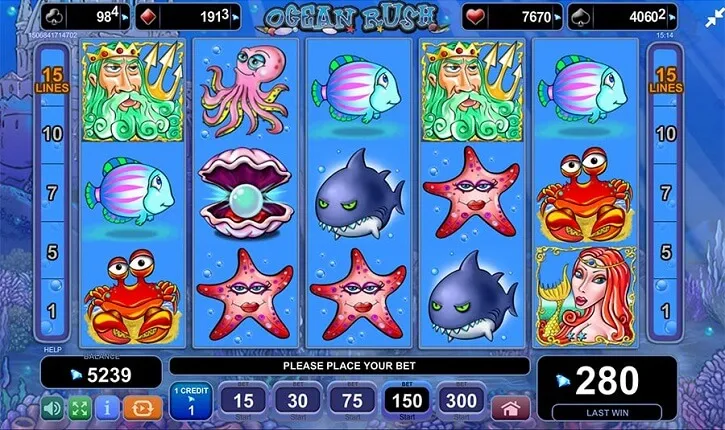Image resolution: width=725 pixels, height=430 pixels.
Task: Select 10 lines on the left selector
Action: point(53,132)
